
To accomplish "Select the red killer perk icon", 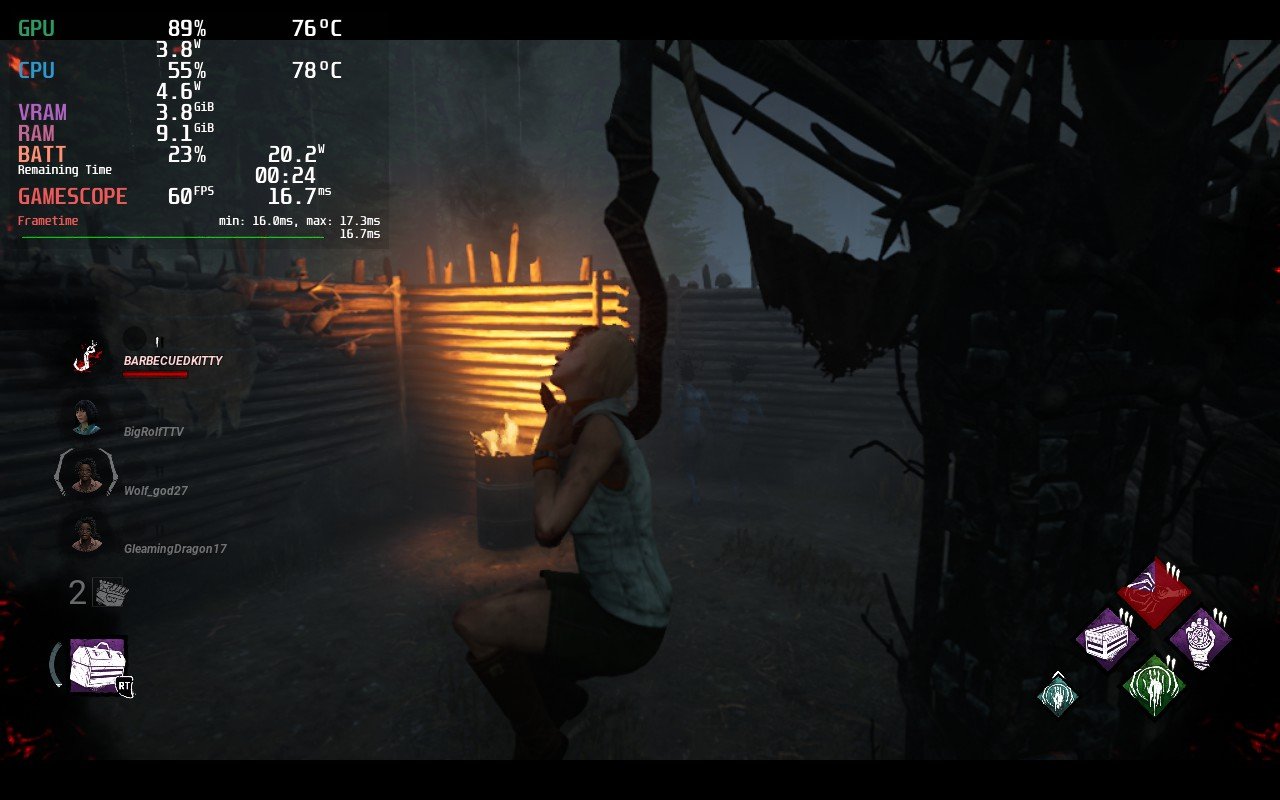I will [1157, 591].
